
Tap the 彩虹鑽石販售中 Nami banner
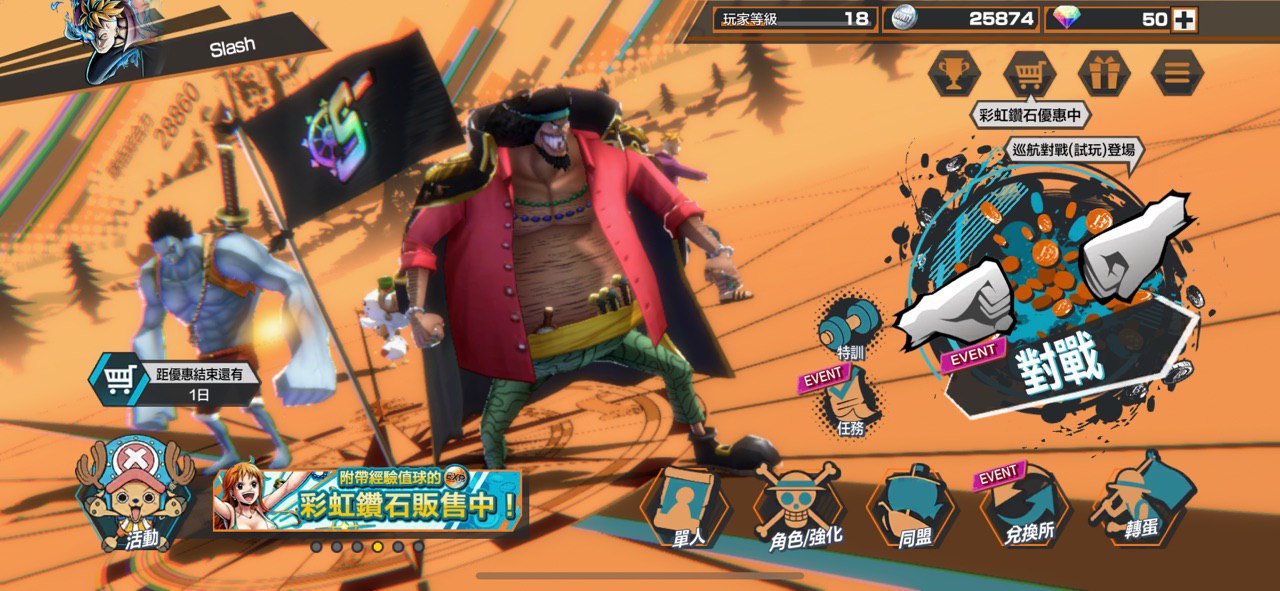pos(367,499)
